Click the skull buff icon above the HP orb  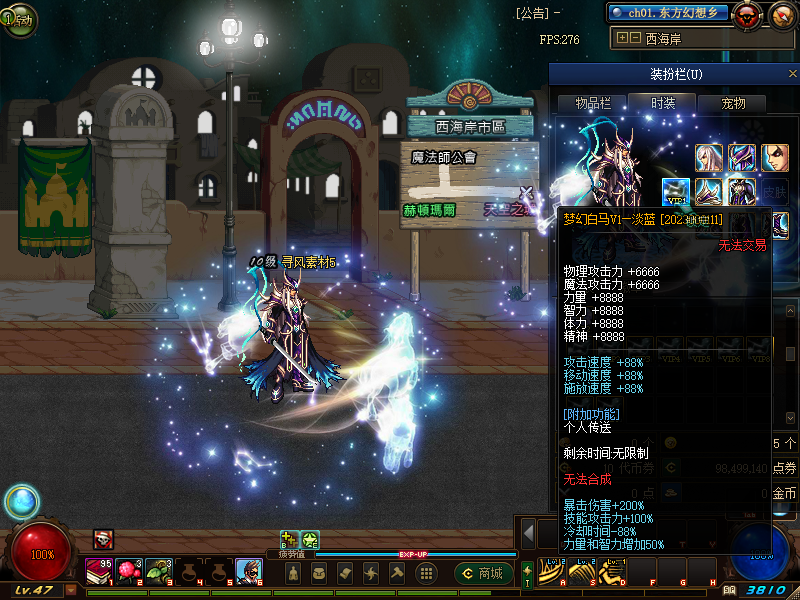[x=103, y=539]
